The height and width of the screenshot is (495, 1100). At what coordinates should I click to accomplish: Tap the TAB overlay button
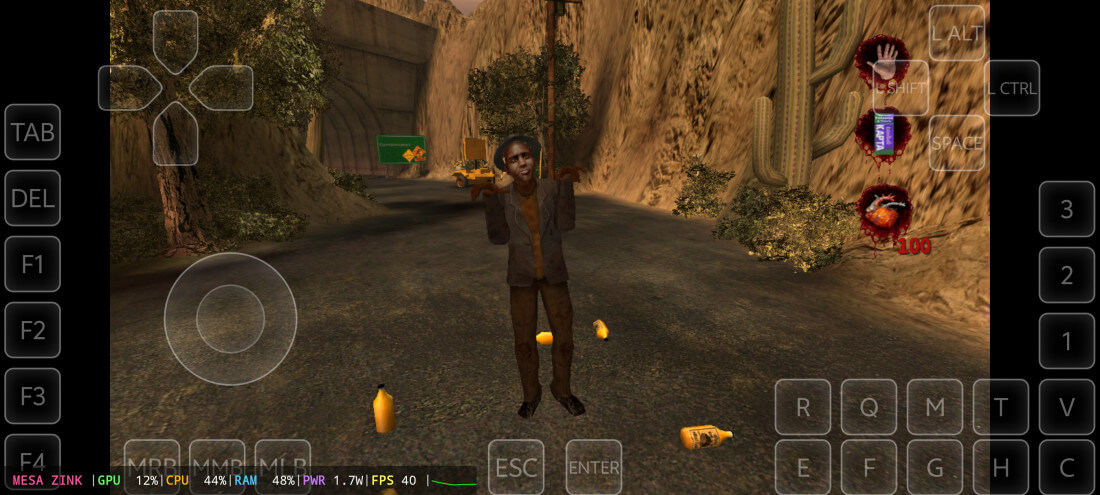pos(33,132)
